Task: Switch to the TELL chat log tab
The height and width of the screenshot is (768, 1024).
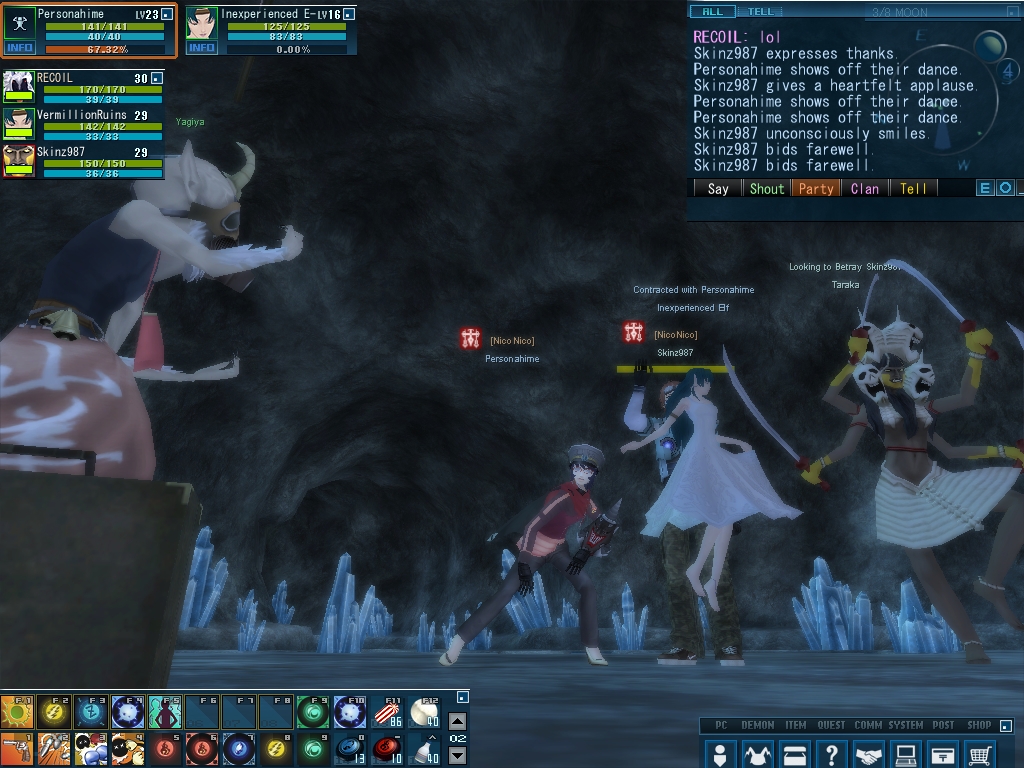Action: coord(761,12)
